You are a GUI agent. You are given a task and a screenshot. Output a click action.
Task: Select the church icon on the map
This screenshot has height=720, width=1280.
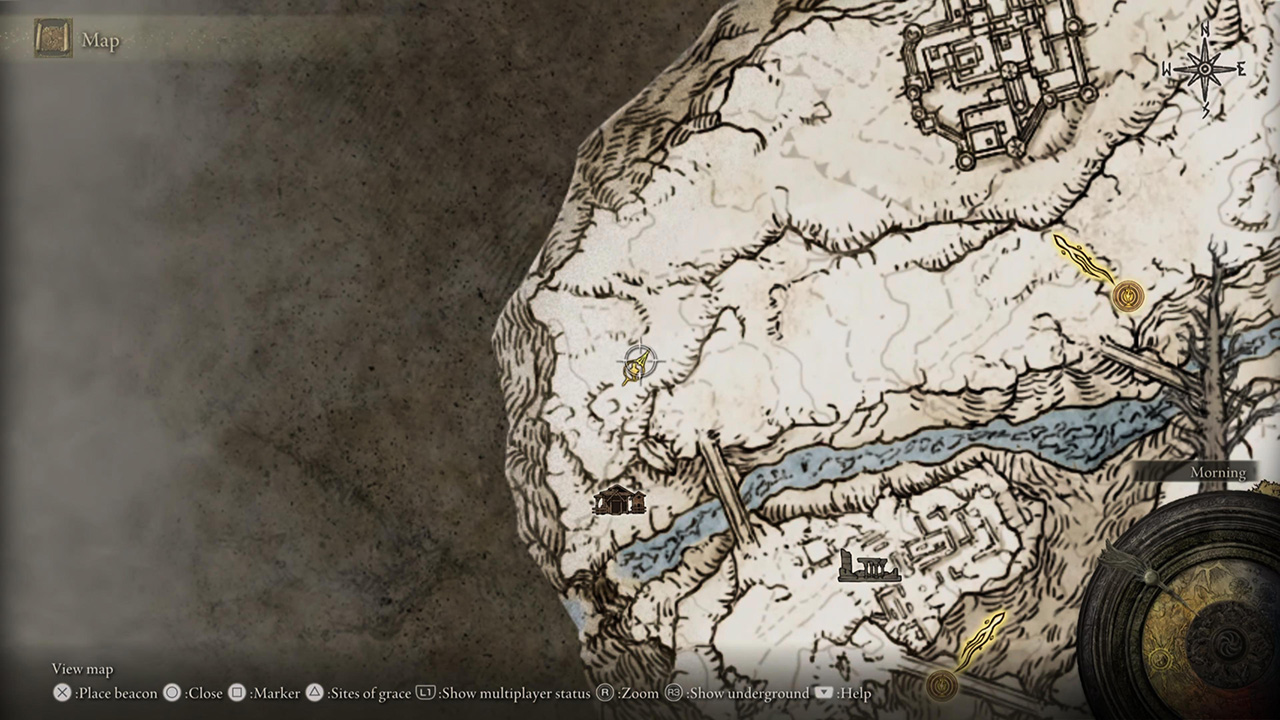[619, 499]
